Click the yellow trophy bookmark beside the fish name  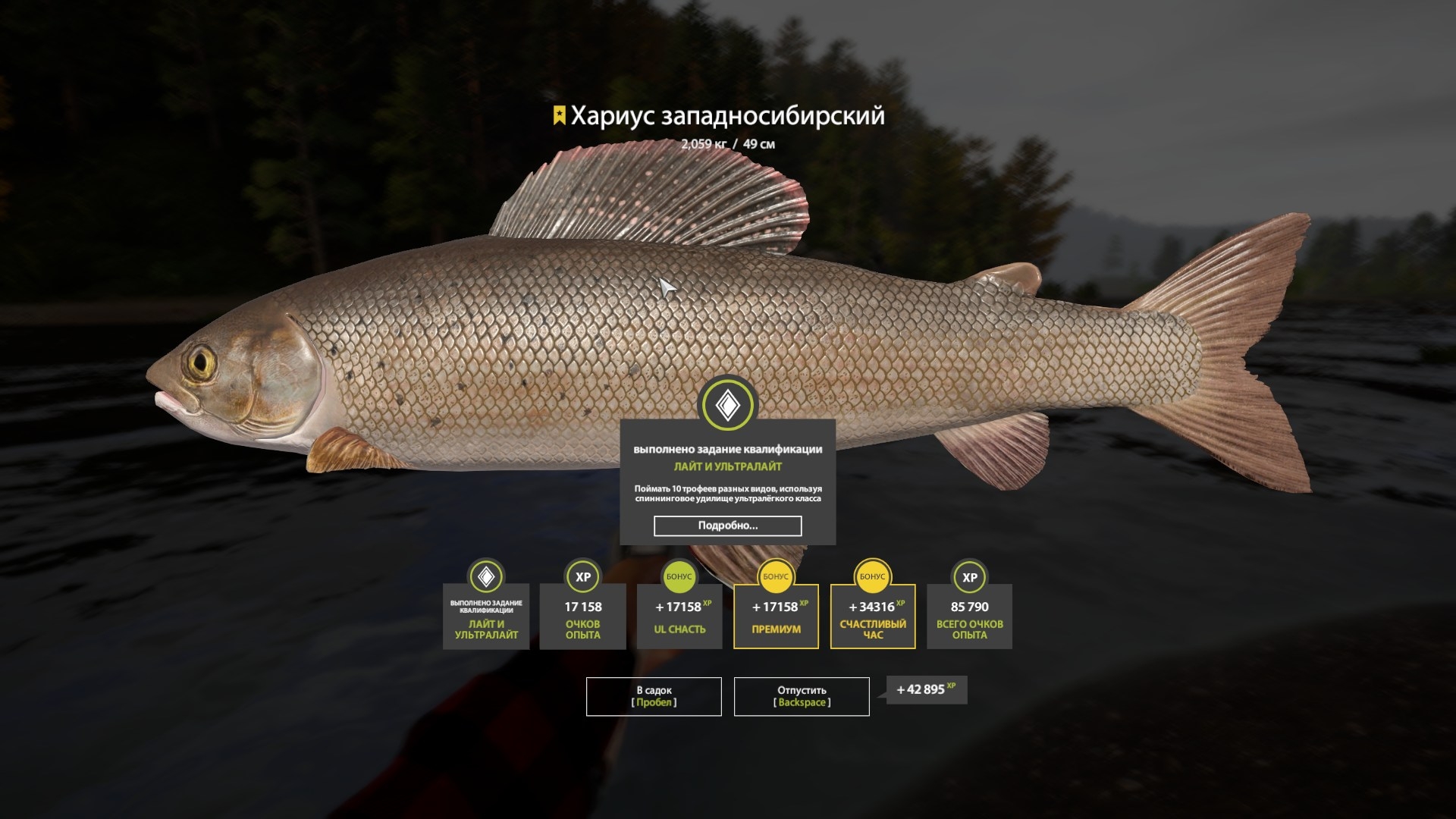559,115
